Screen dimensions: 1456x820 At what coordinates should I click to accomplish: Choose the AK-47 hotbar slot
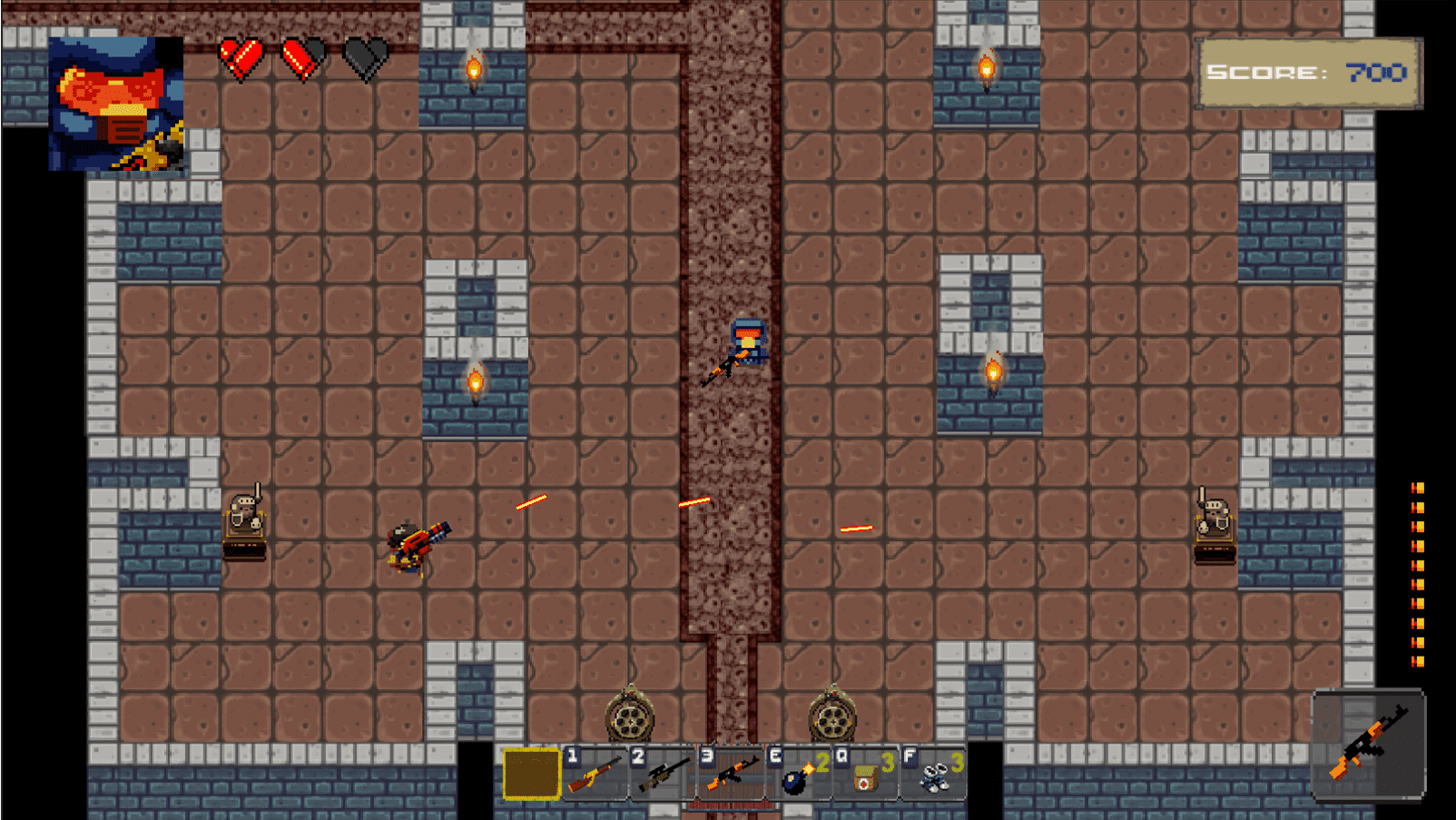(x=731, y=774)
